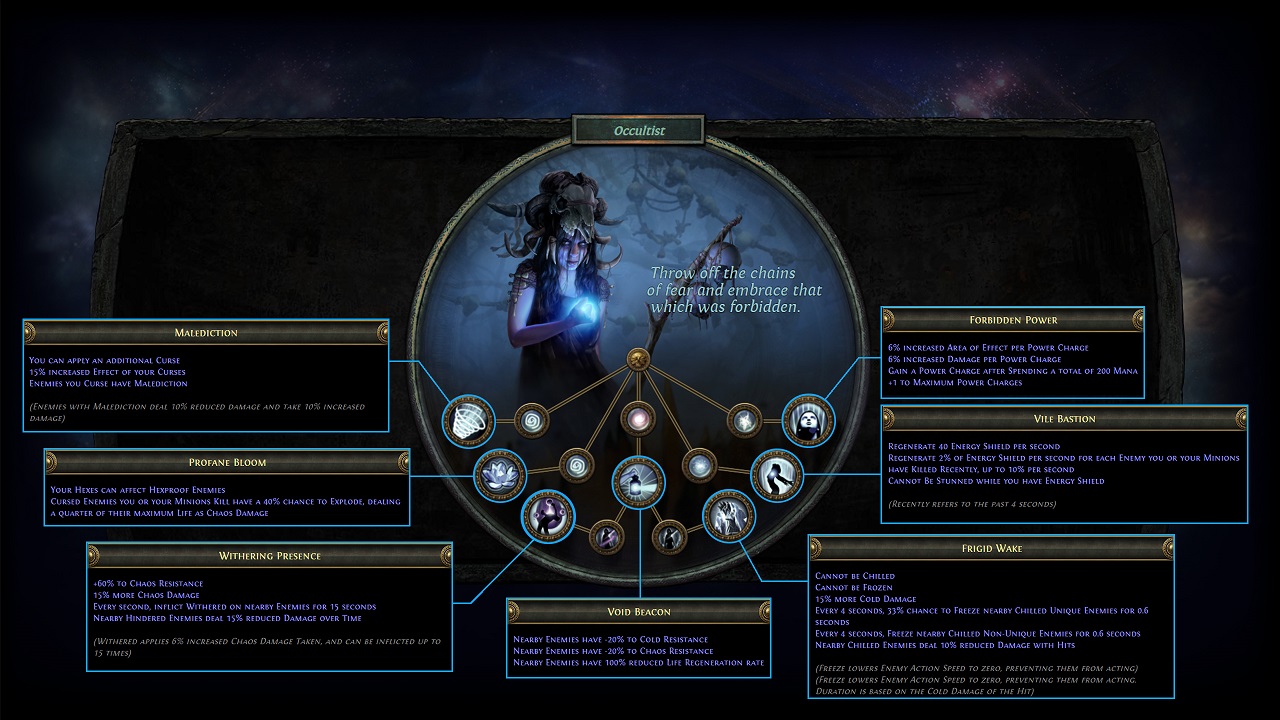This screenshot has width=1280, height=720.
Task: Choose the Withering Presence passive node
Action: pyautogui.click(x=548, y=517)
